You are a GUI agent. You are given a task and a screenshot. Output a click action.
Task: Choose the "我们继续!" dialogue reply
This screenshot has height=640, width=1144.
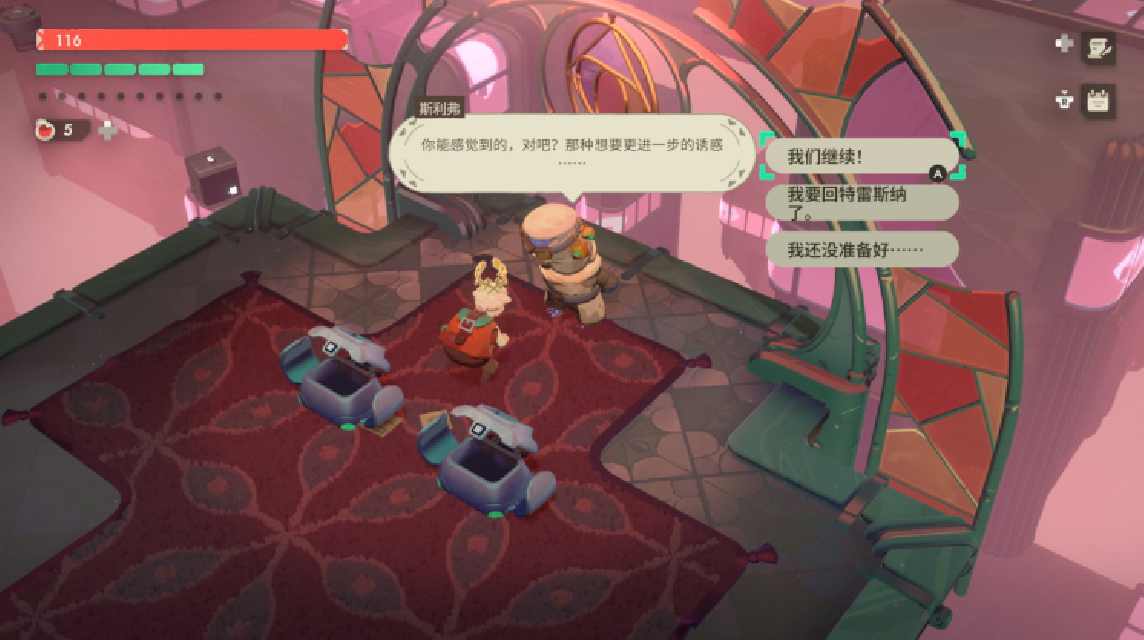(860, 157)
